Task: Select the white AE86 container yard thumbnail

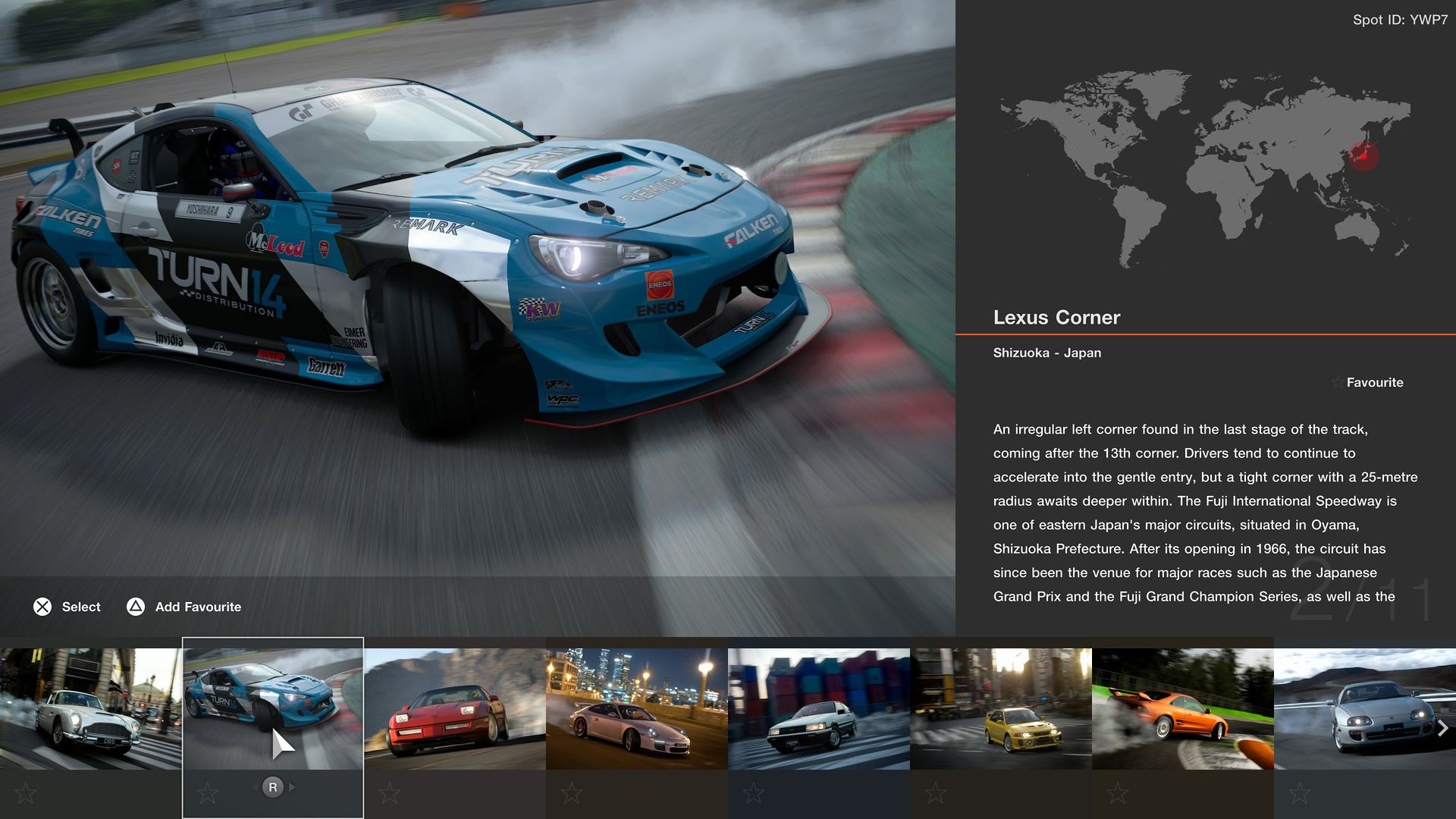Action: pyautogui.click(x=818, y=708)
